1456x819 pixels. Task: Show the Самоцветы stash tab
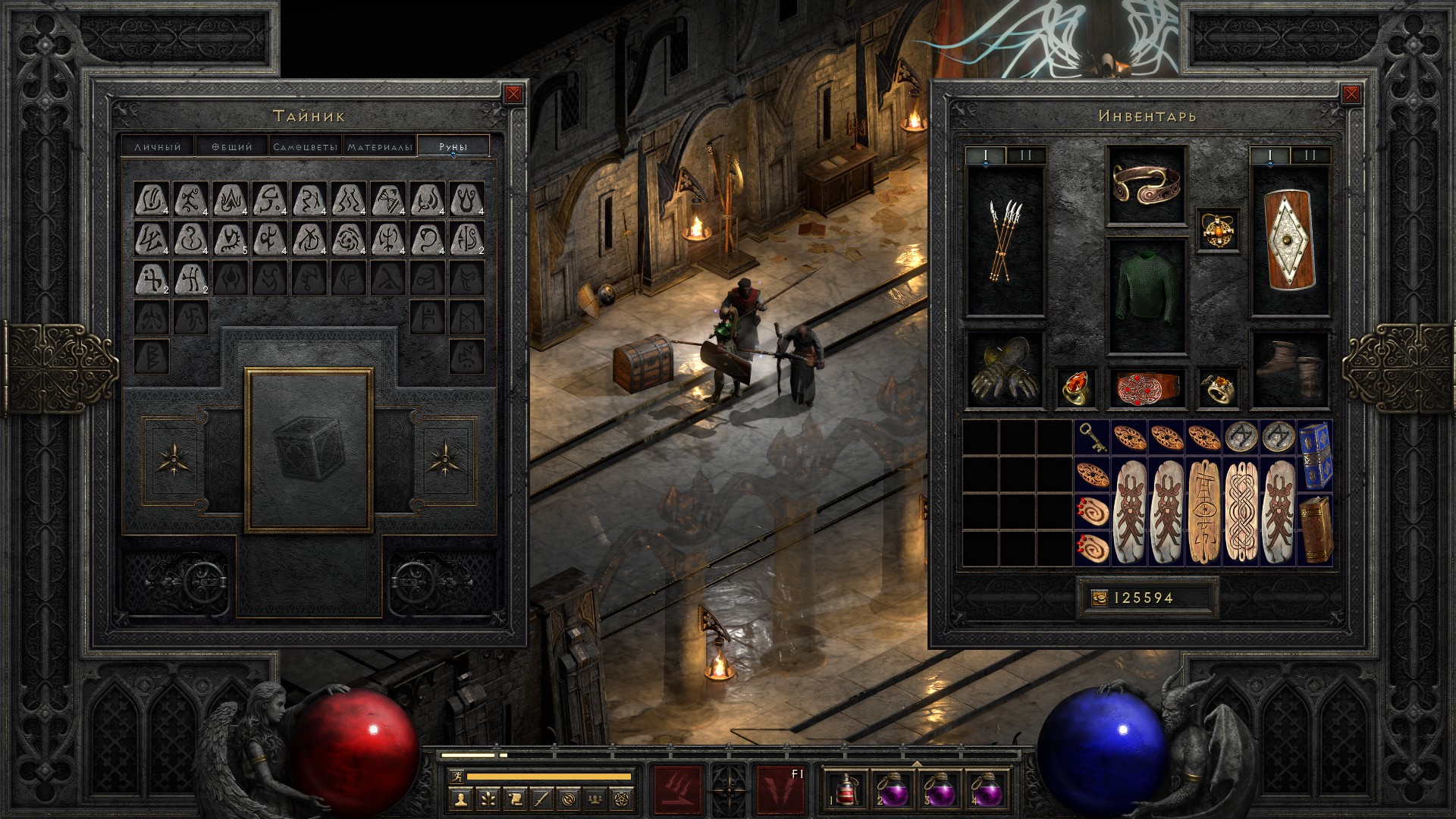305,146
